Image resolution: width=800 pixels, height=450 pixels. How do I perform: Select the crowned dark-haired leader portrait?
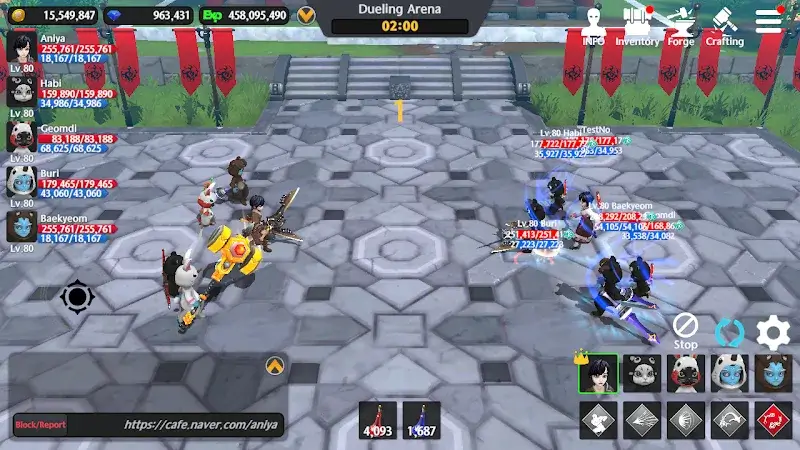click(598, 374)
